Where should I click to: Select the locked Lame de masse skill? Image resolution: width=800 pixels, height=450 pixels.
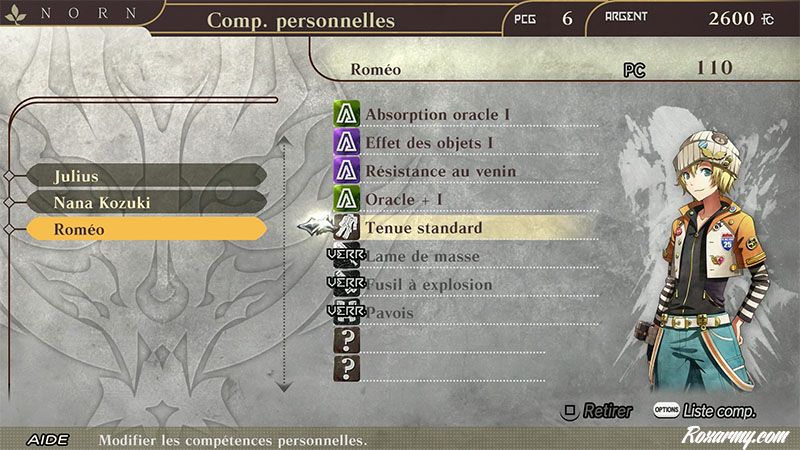point(422,257)
